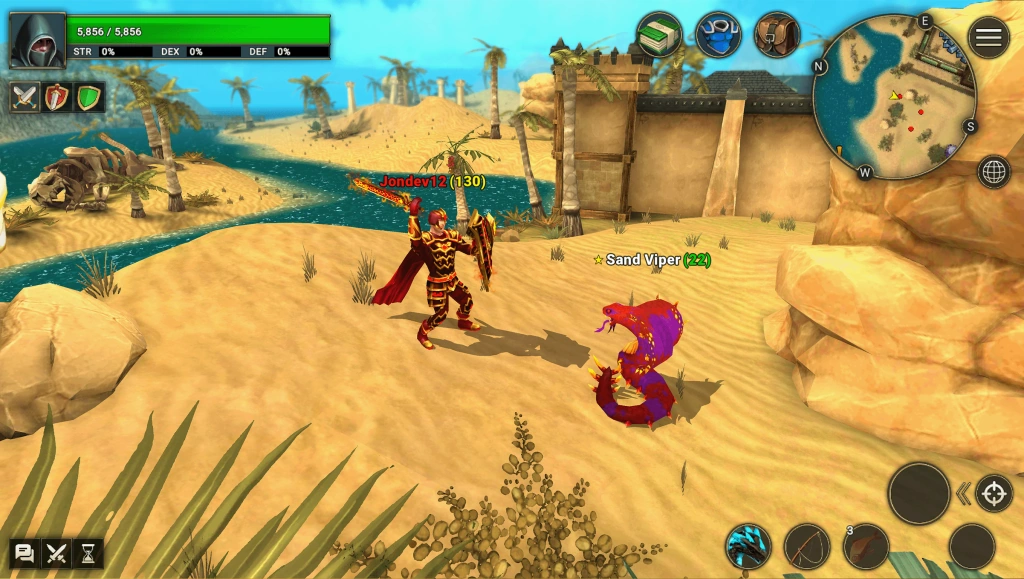Use the fishing rod hotbar slot
Screen dimensions: 1024x579
coord(807,546)
